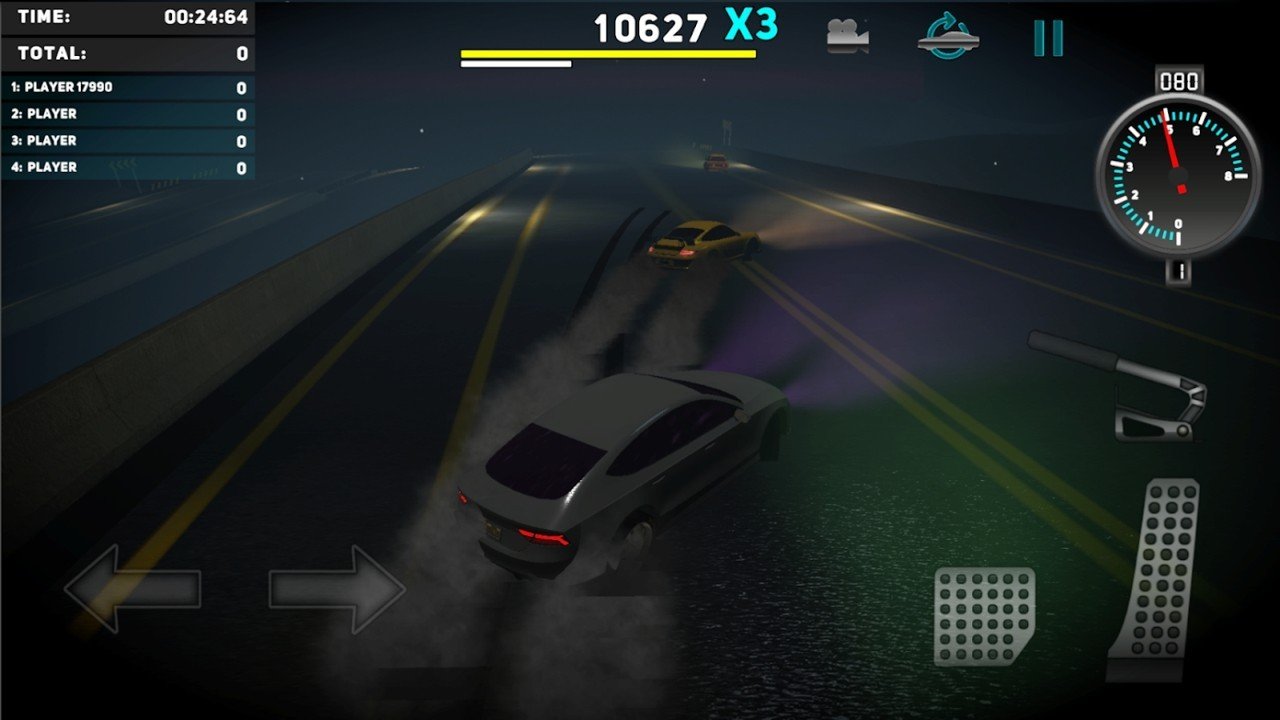Switch the camera view
Screen dimensions: 1280x720
click(847, 36)
